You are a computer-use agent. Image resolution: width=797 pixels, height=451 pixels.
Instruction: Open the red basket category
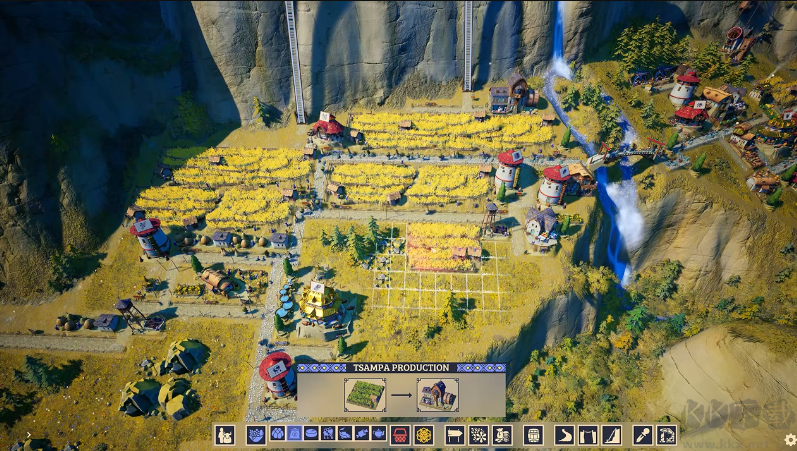pos(400,435)
